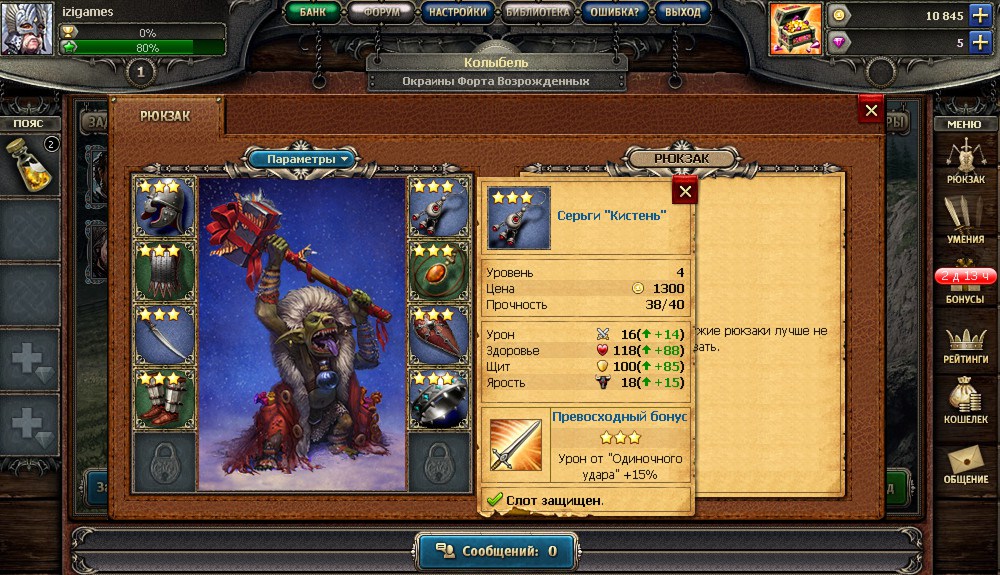Add pink gems with plus button
Image resolution: width=1000 pixels, height=575 pixels.
[x=978, y=42]
